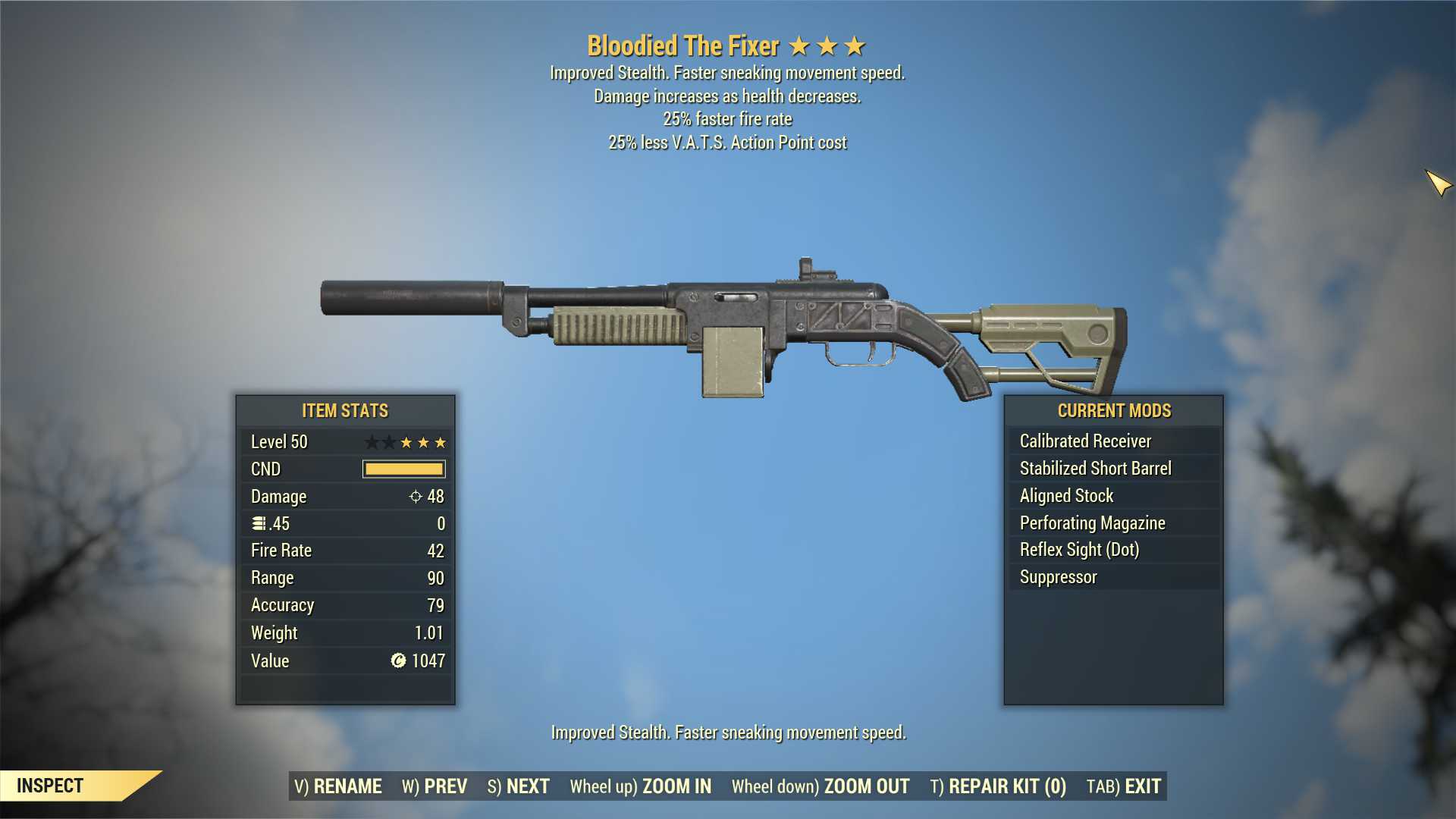Viewport: 1456px width, 819px height.
Task: Click ZOOM OUT on the bottom bar
Action: coord(821,786)
